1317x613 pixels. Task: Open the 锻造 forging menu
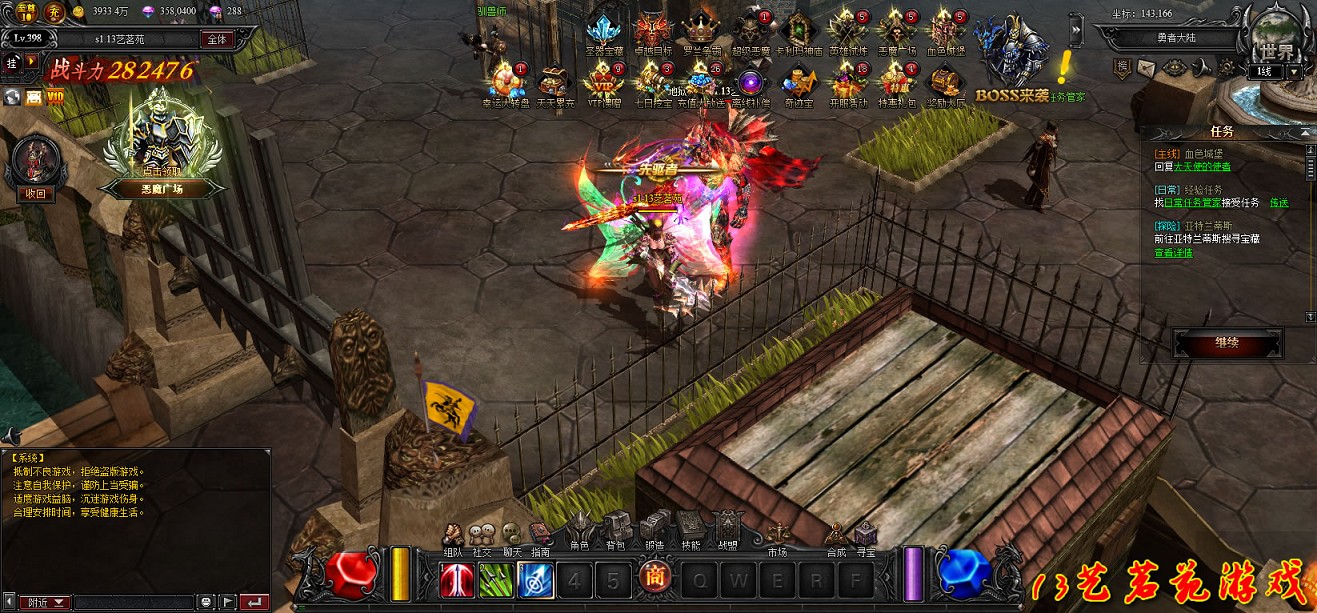tap(654, 528)
